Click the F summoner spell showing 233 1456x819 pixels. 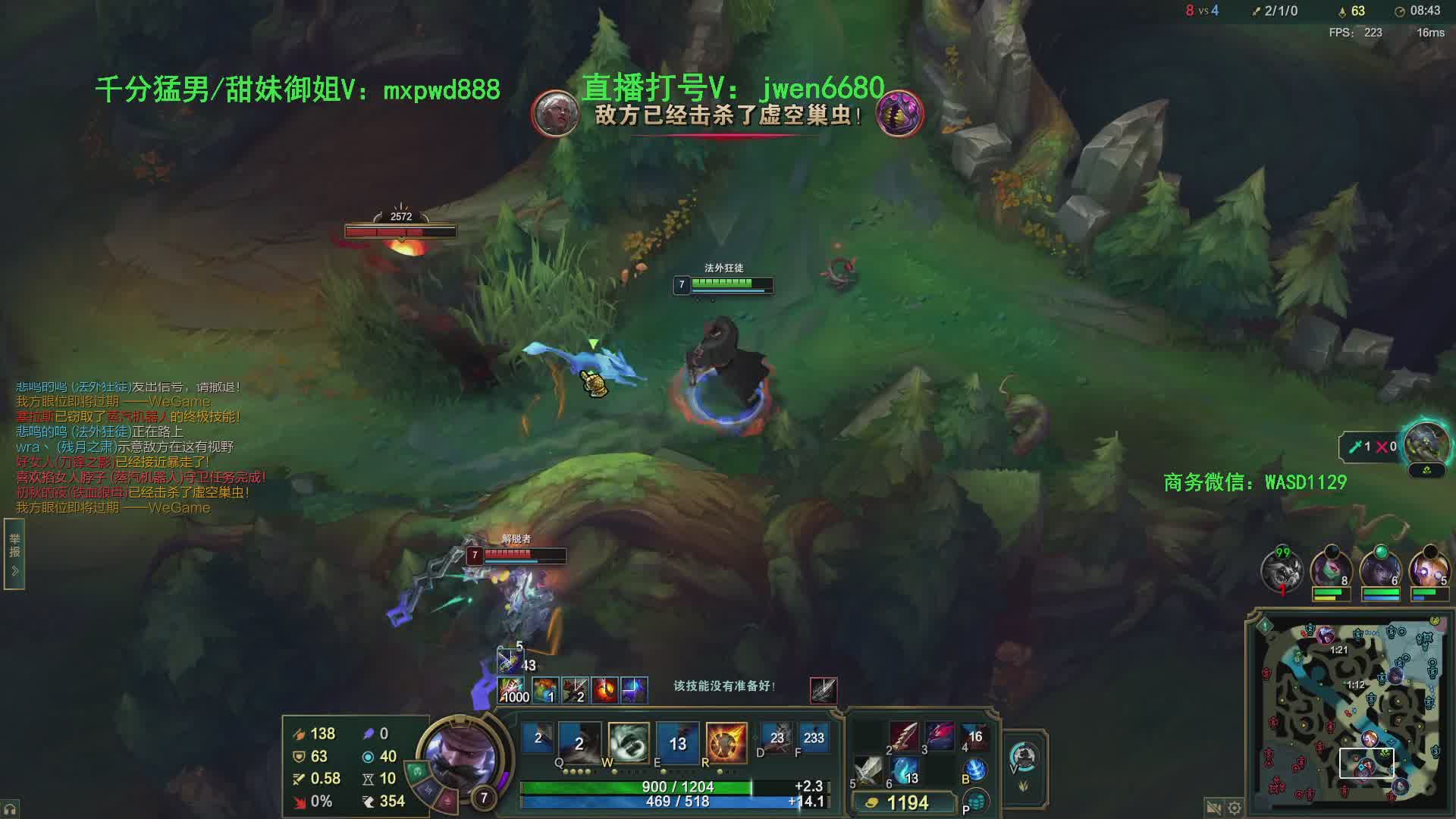(x=812, y=738)
